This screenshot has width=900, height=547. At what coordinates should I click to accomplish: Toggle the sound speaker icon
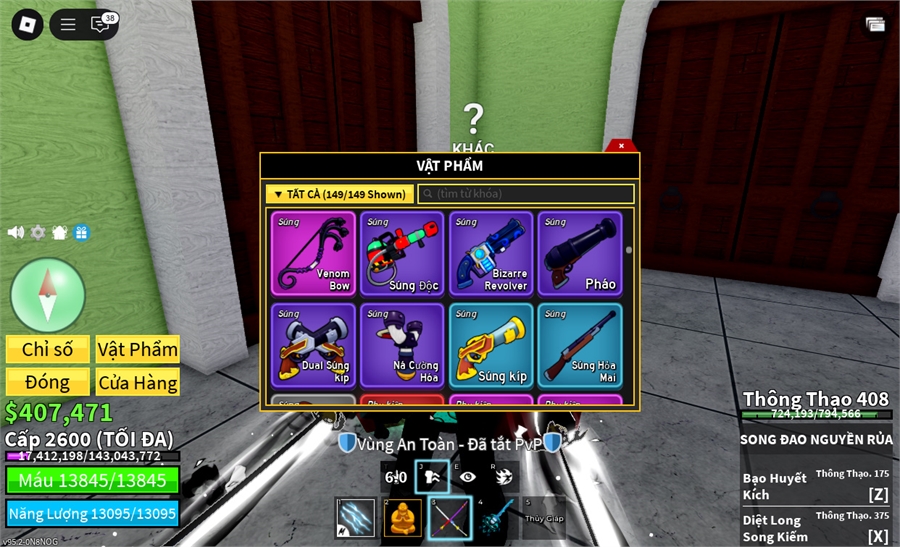pos(16,232)
